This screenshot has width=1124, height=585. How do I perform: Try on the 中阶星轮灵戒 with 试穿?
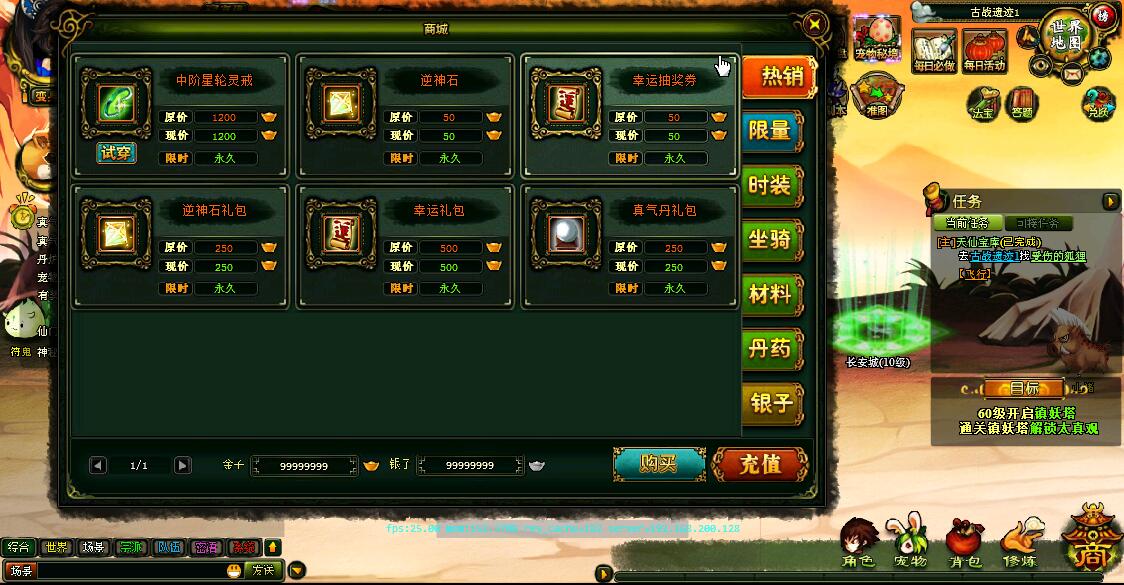(117, 153)
